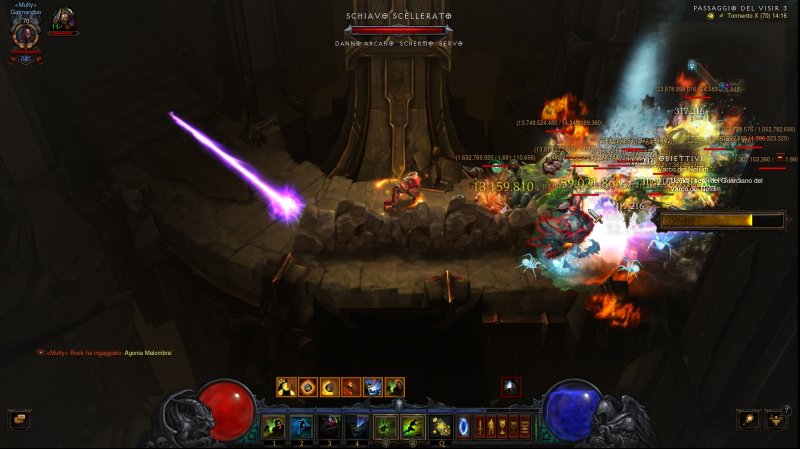Use the potion in the Q slot

point(441,427)
